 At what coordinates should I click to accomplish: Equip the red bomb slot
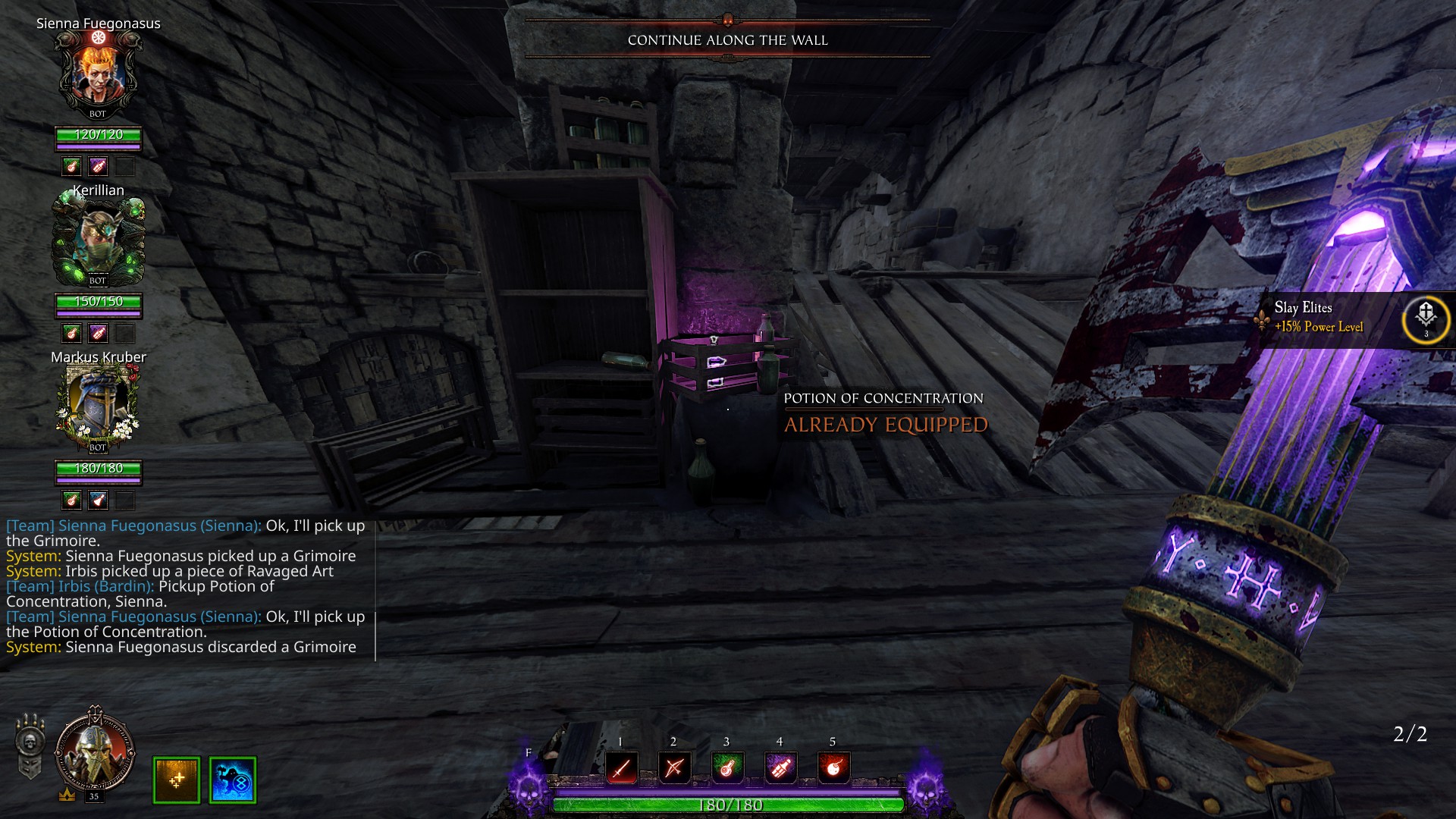[833, 769]
